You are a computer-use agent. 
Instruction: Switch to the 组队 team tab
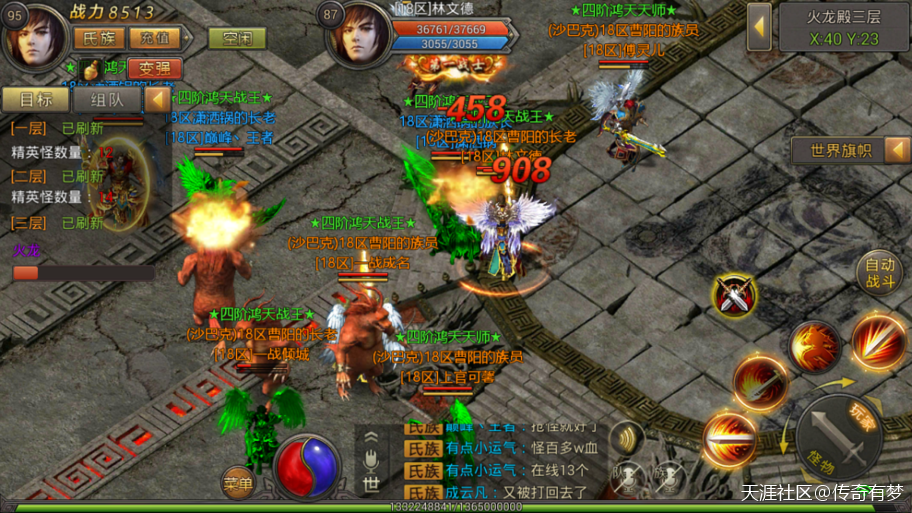tap(107, 99)
